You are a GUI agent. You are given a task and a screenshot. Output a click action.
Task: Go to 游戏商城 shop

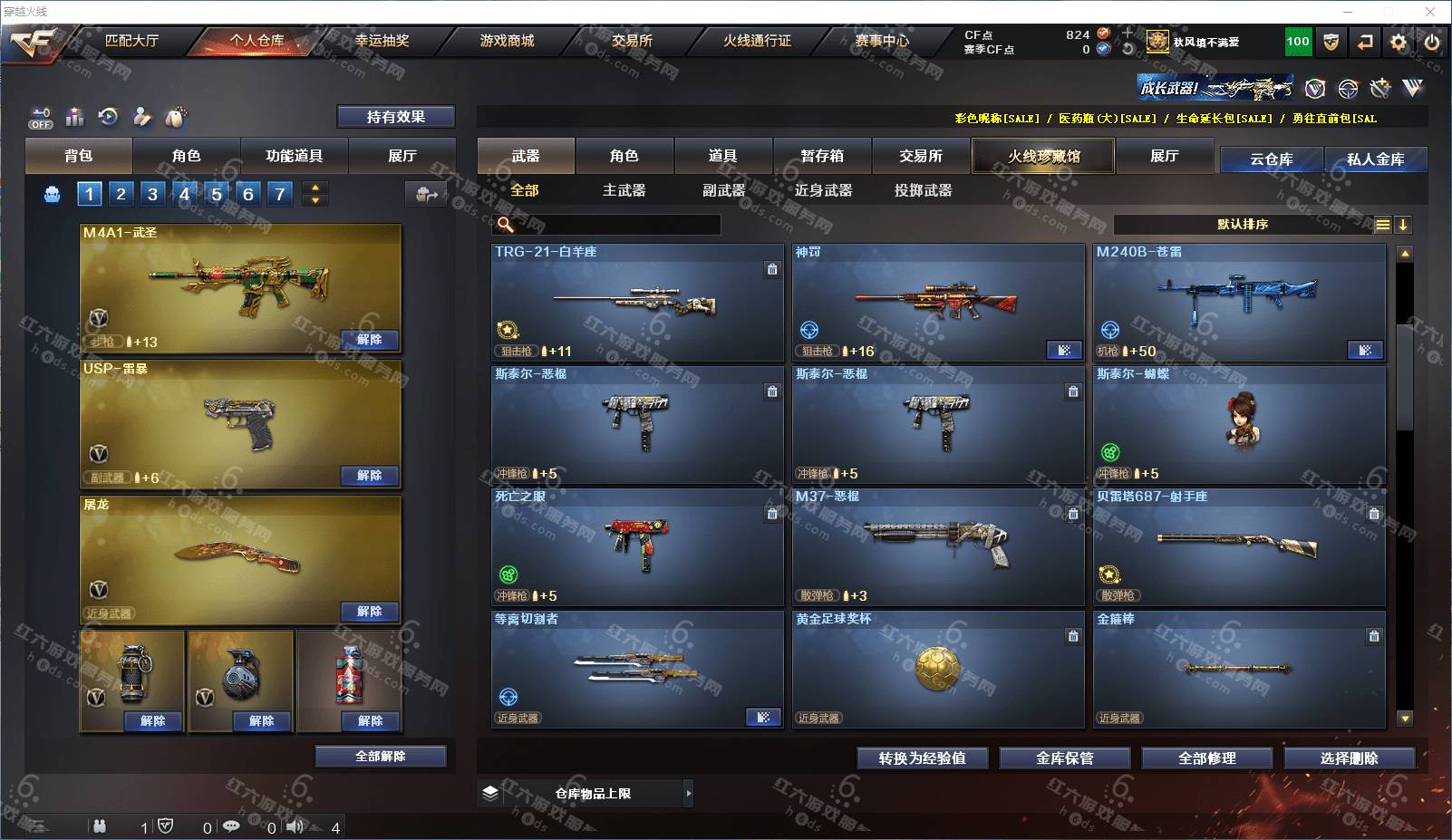tap(507, 41)
